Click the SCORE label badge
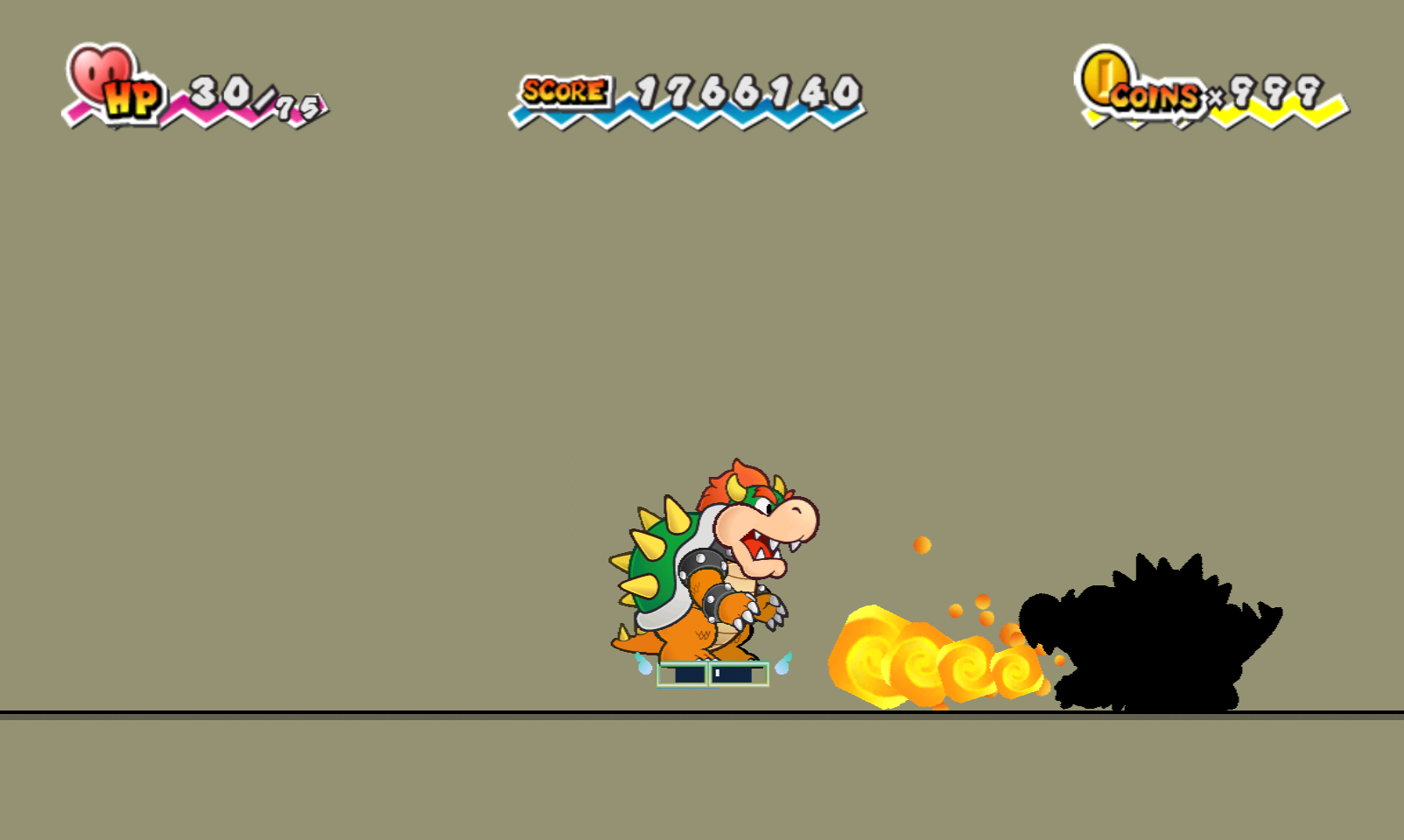Viewport: 1404px width, 840px height. click(x=563, y=89)
